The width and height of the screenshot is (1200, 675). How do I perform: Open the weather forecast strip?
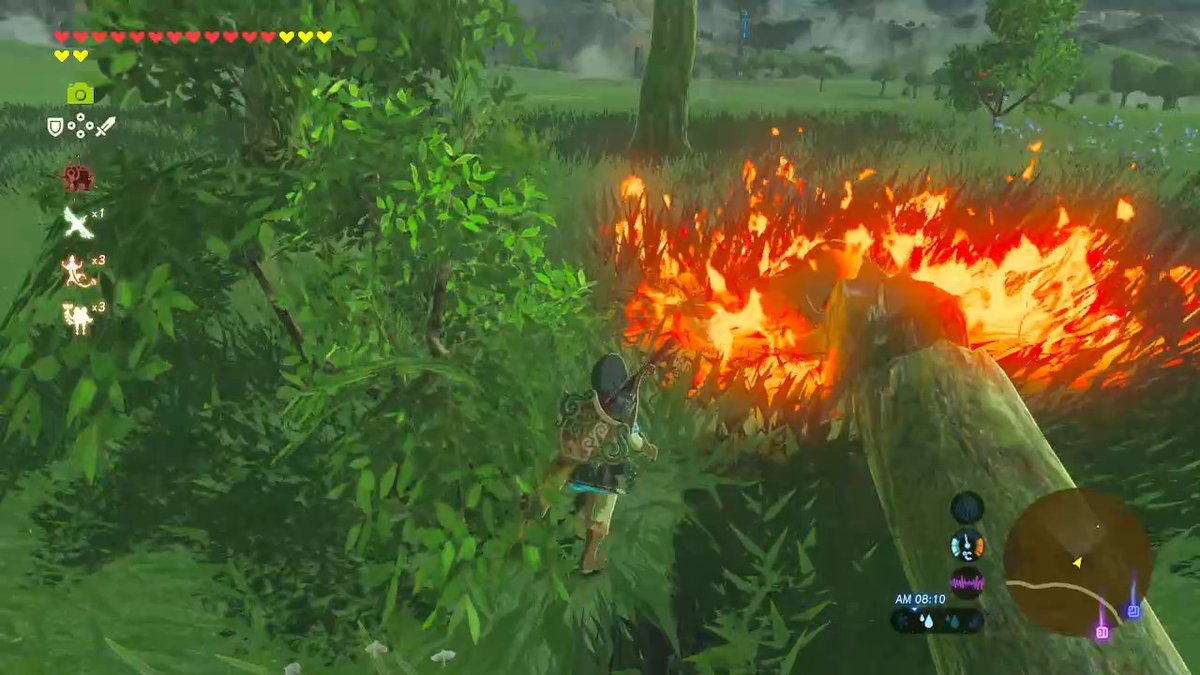(937, 621)
